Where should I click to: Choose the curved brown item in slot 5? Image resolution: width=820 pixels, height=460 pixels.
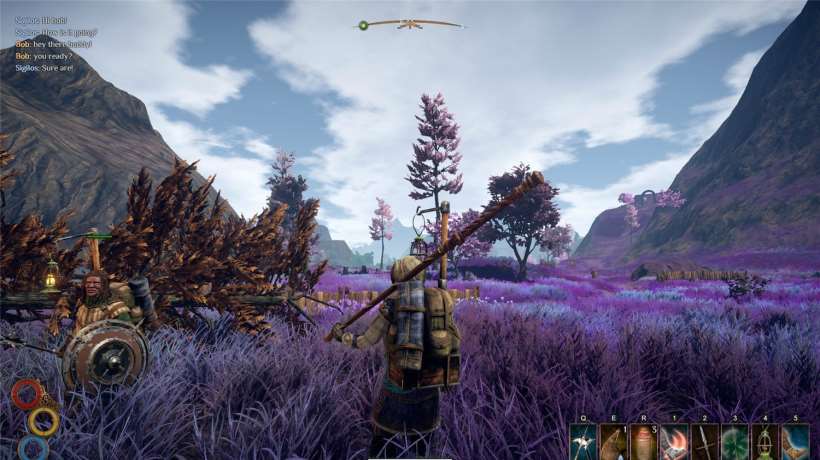click(796, 442)
